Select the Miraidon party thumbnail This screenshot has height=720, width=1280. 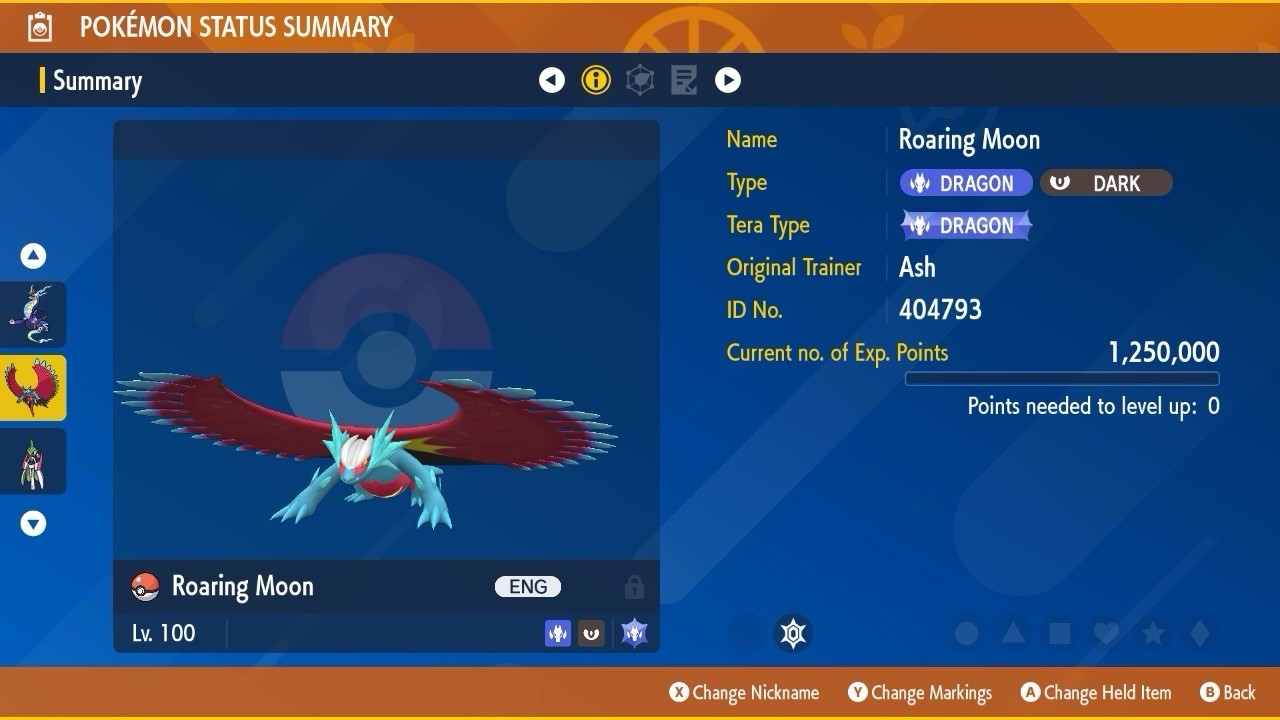click(x=34, y=314)
